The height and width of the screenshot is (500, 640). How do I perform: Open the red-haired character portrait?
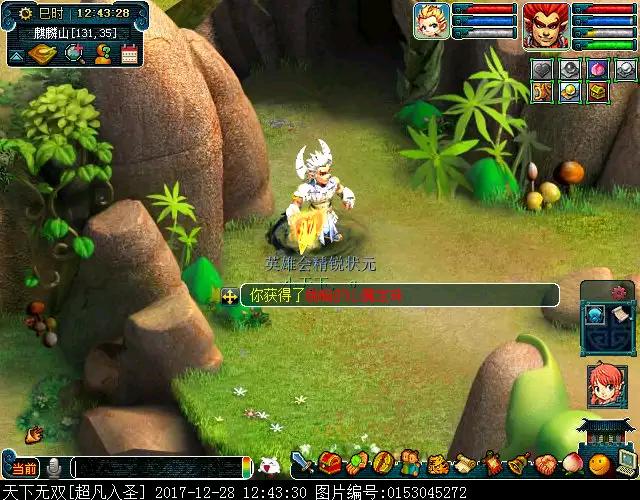point(546,21)
